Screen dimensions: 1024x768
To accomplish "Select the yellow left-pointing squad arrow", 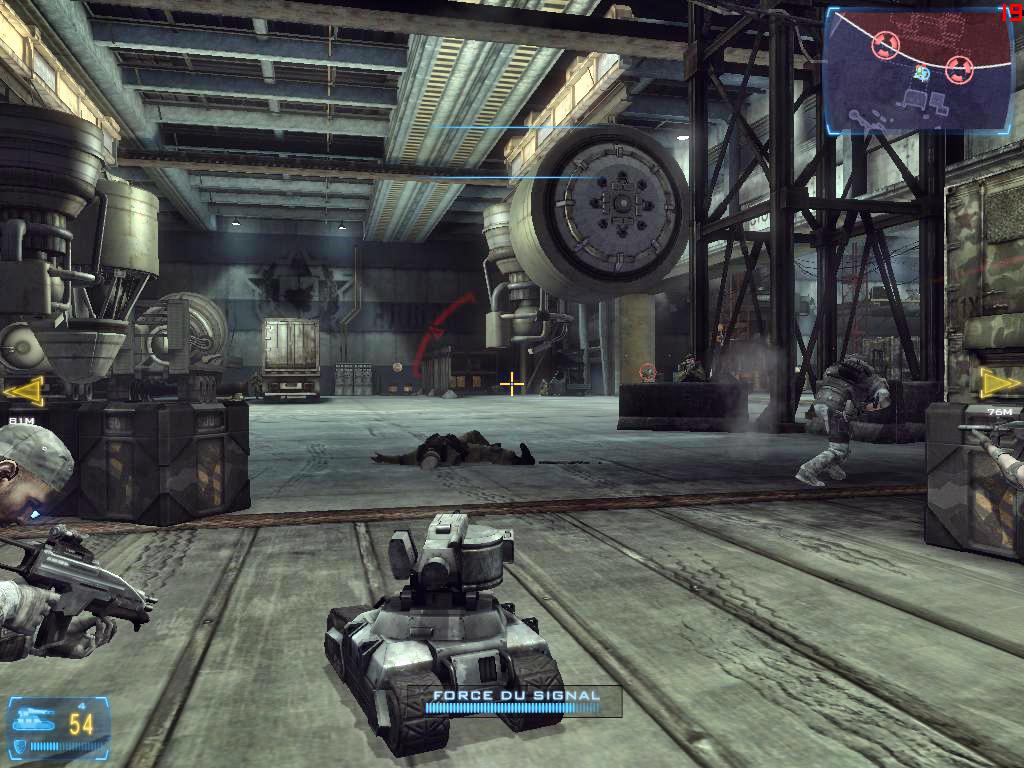I will (x=22, y=390).
